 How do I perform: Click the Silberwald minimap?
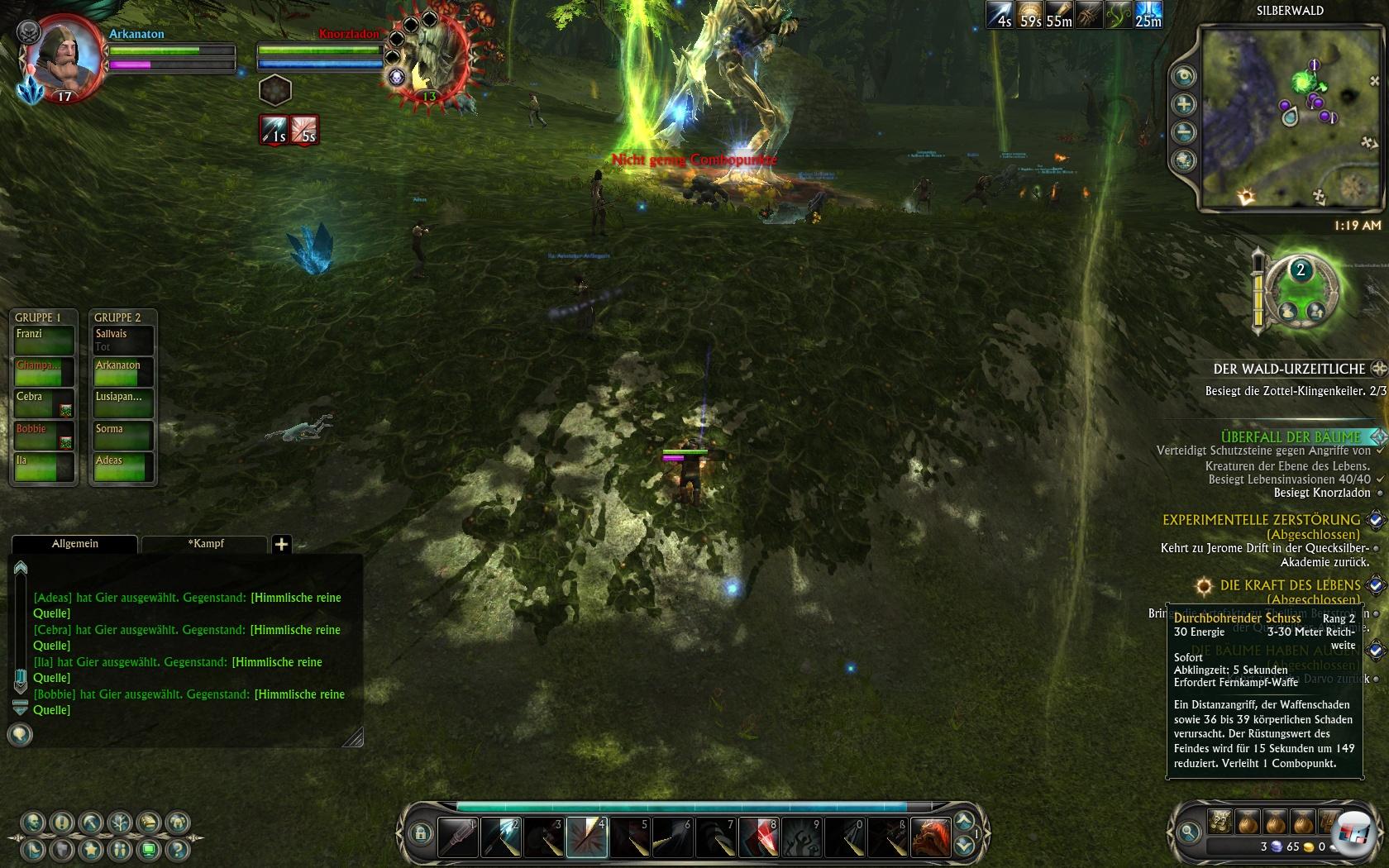tap(1288, 116)
